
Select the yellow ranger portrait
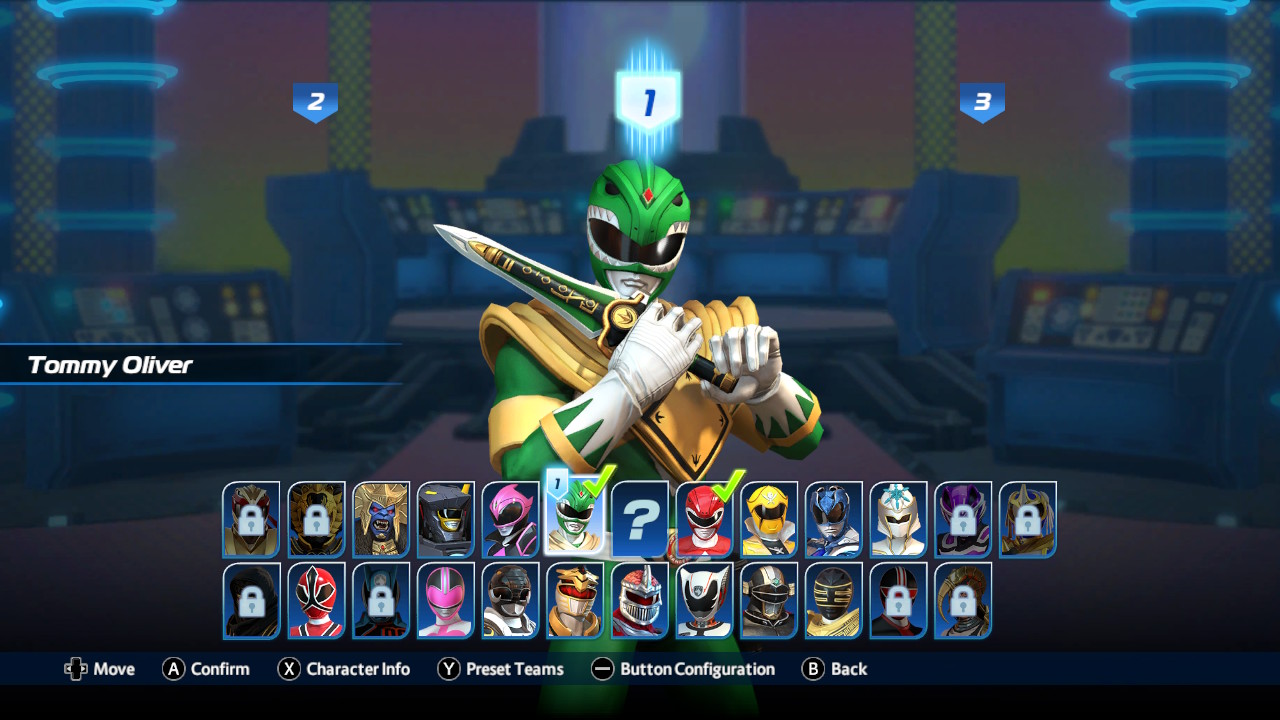[769, 520]
